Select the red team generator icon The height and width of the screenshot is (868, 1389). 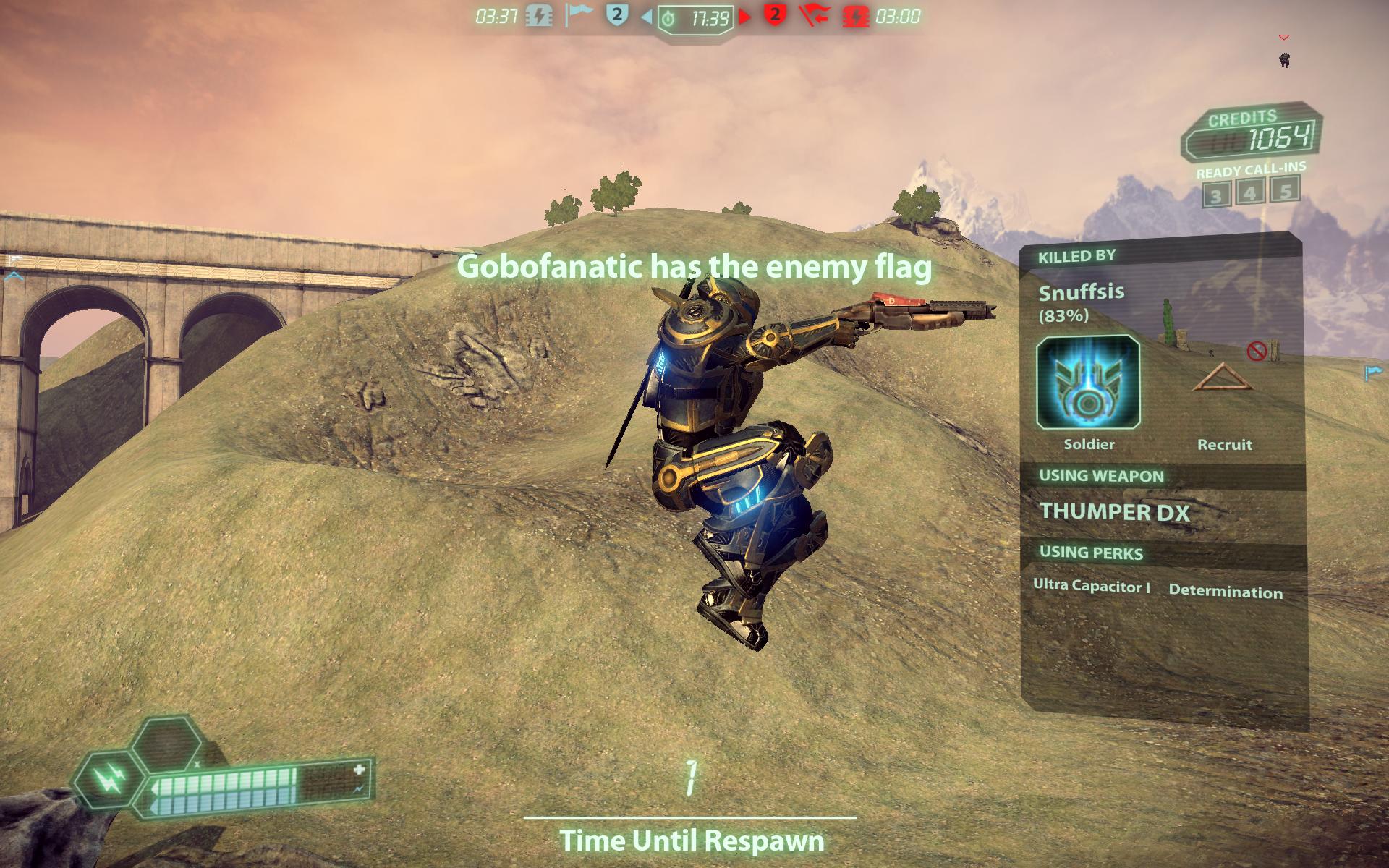click(856, 16)
